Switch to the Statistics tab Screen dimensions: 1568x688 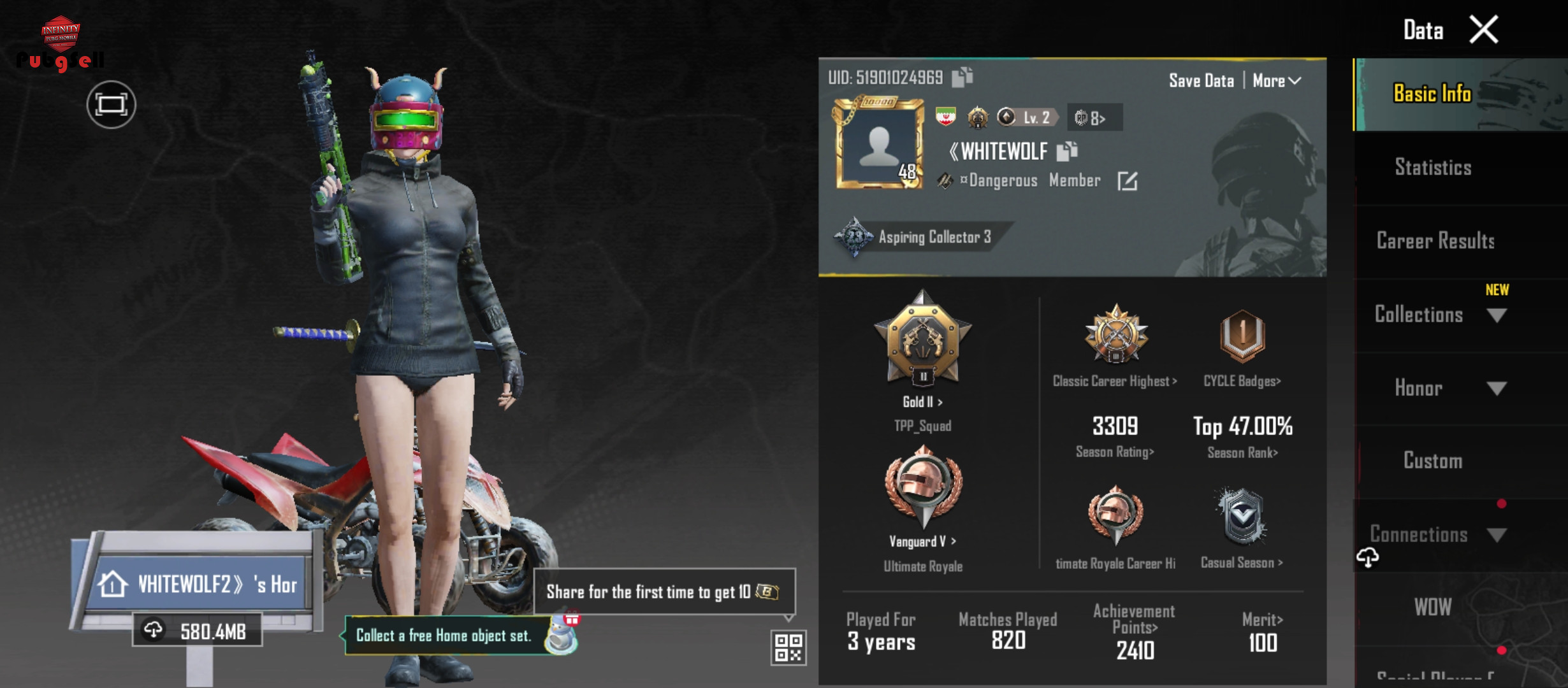click(1433, 168)
